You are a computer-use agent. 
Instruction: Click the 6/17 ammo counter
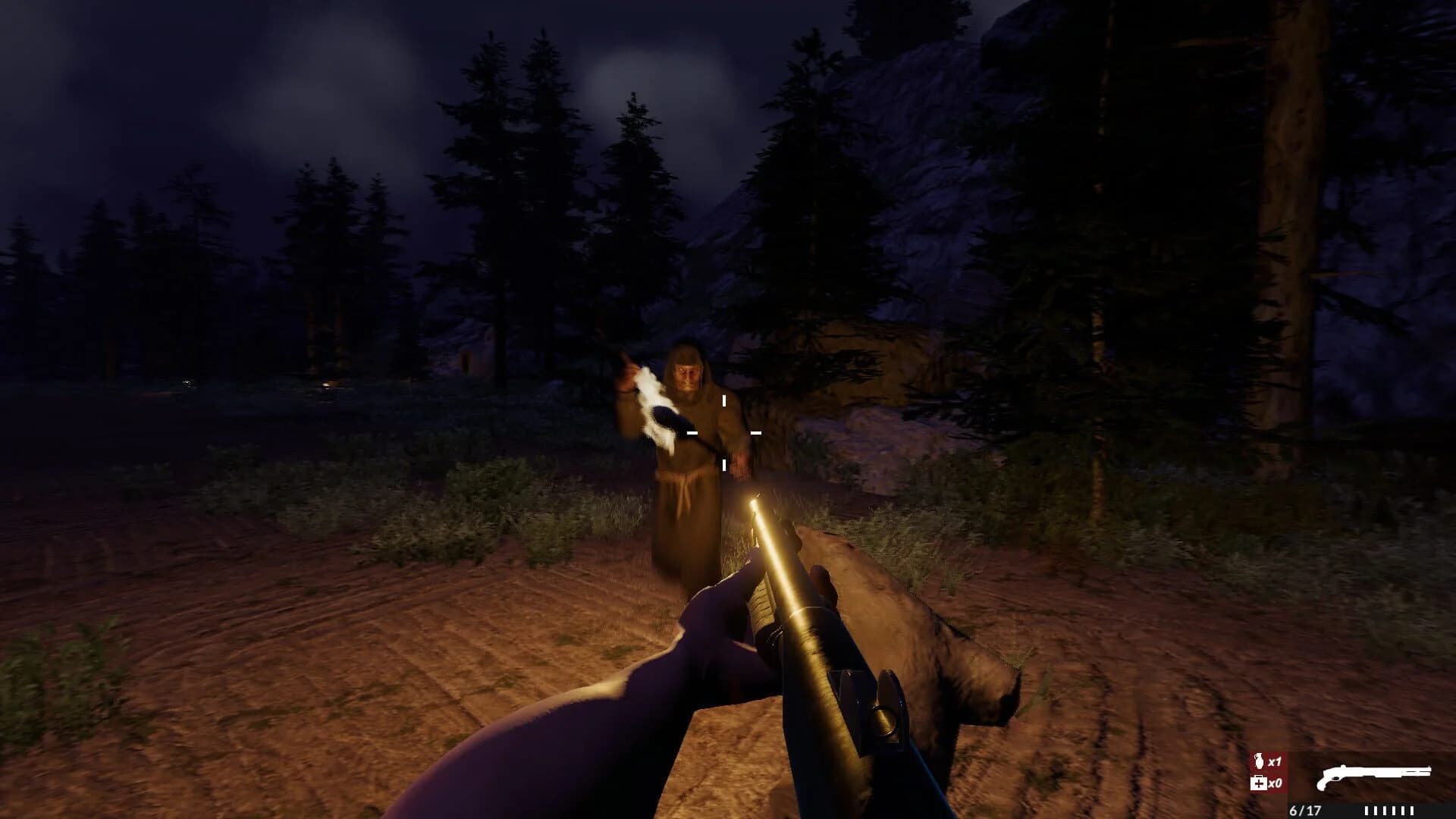pos(1306,810)
